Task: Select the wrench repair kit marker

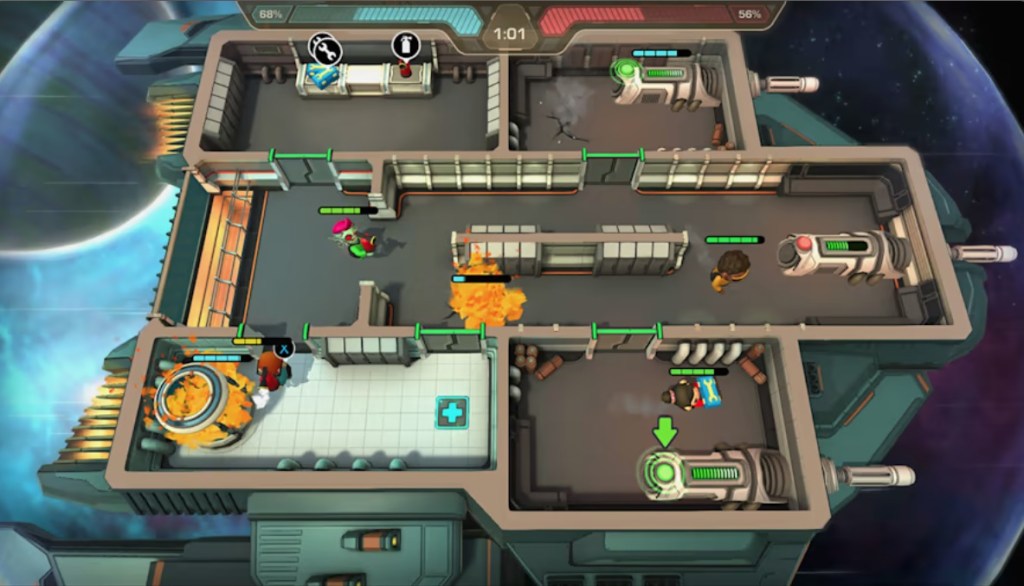Action: pos(325,47)
